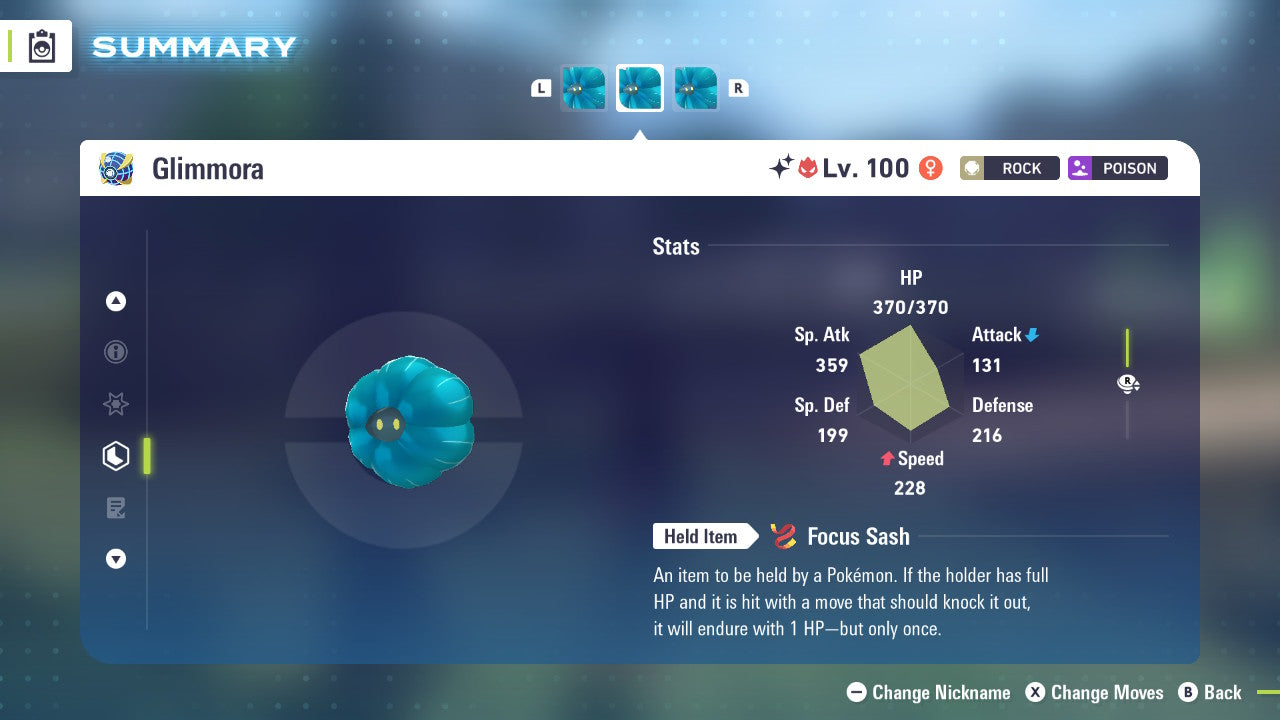This screenshot has height=720, width=1280.
Task: Select the star-shaped memories sidebar icon
Action: [116, 404]
